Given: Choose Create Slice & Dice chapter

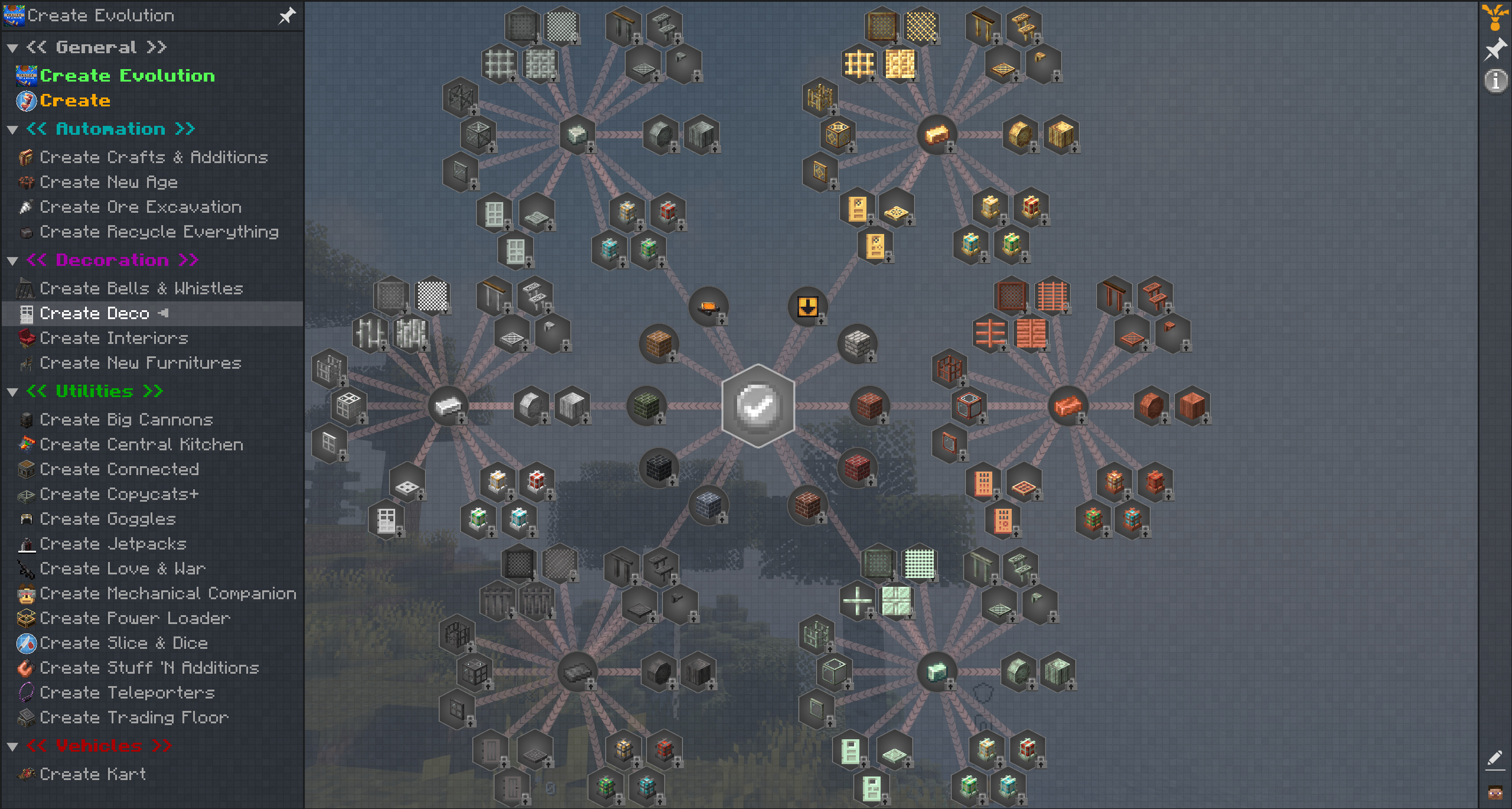Looking at the screenshot, I should [123, 643].
